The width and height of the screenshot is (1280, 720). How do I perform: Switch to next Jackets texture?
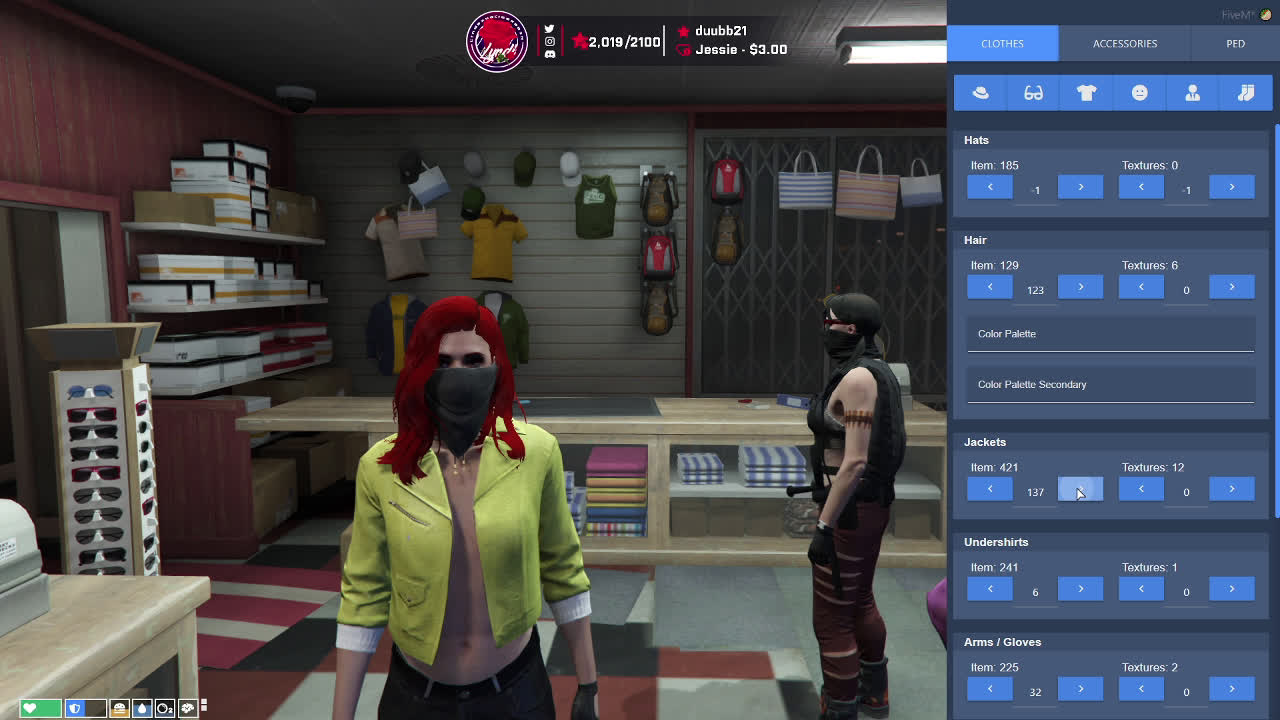[x=1231, y=489]
